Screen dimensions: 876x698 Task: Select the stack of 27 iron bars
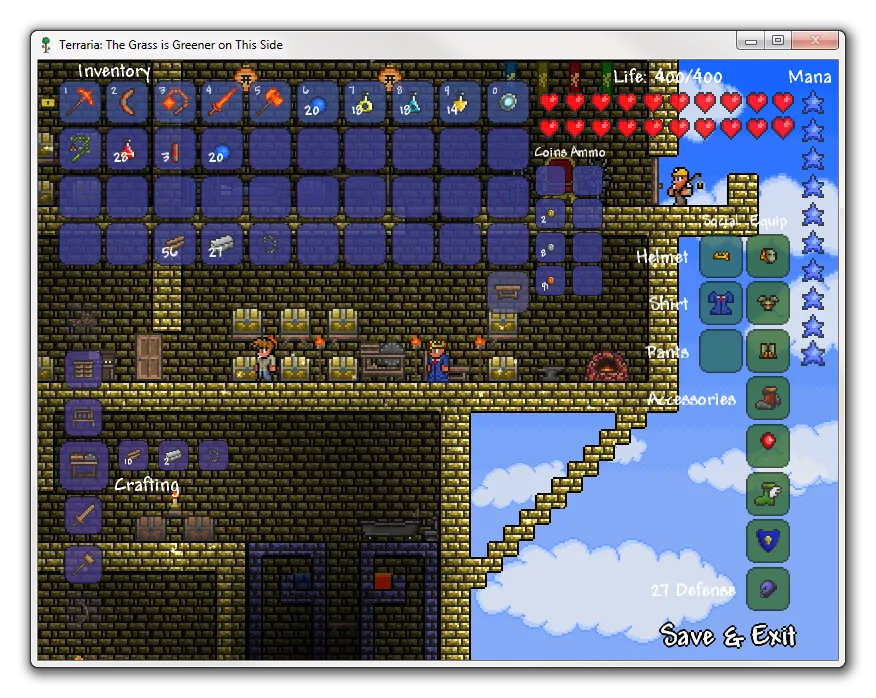(224, 244)
